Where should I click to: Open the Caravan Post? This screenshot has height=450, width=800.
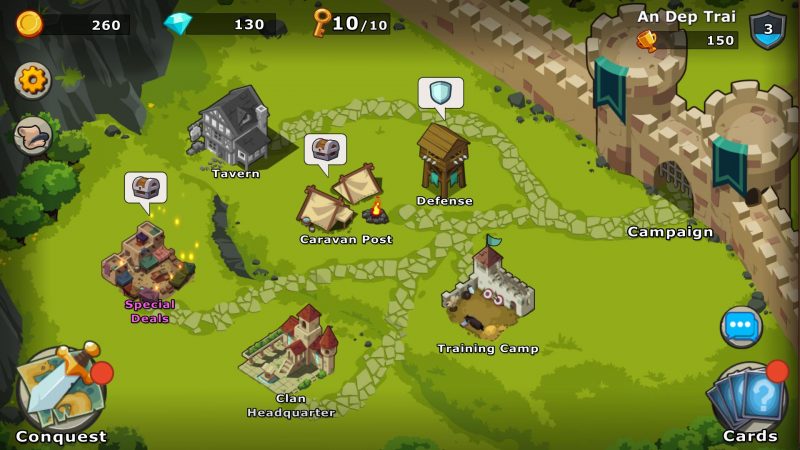point(340,200)
